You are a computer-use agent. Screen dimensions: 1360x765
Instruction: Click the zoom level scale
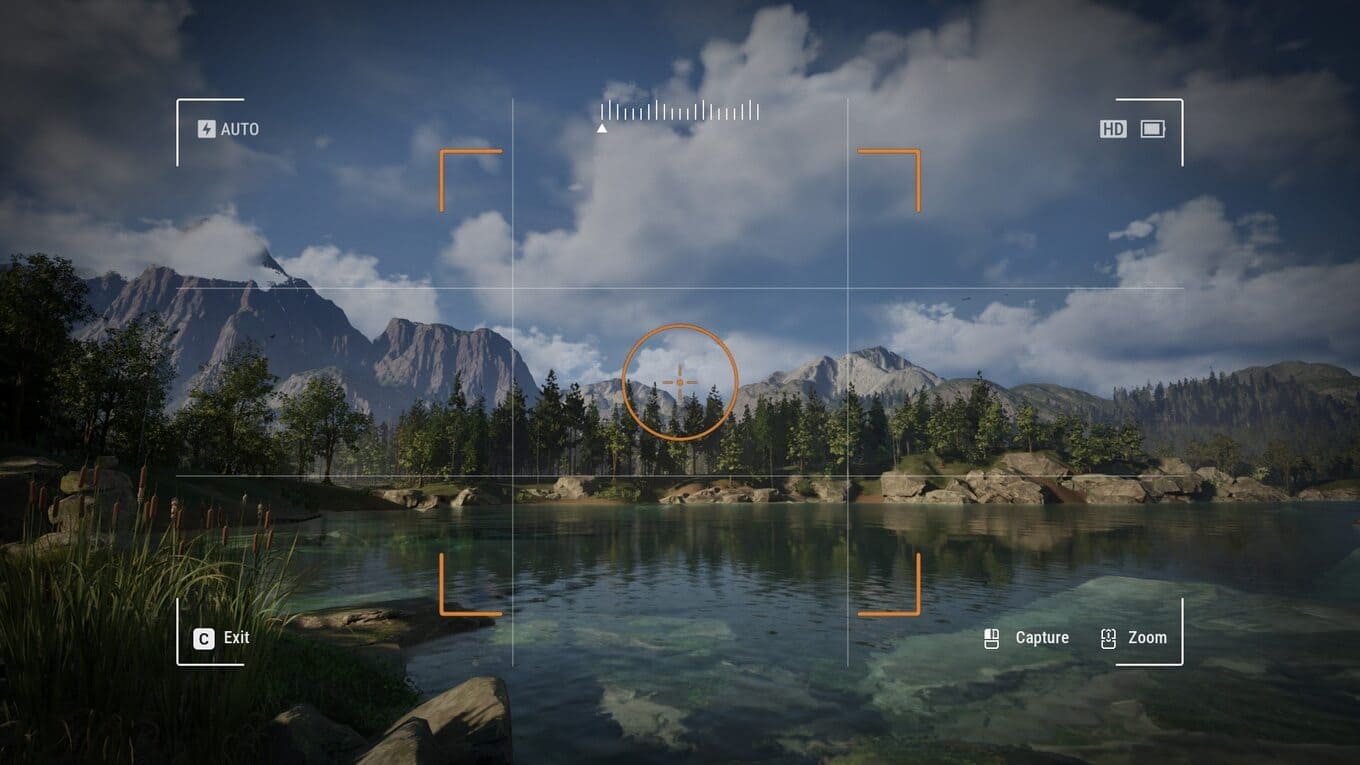(680, 111)
